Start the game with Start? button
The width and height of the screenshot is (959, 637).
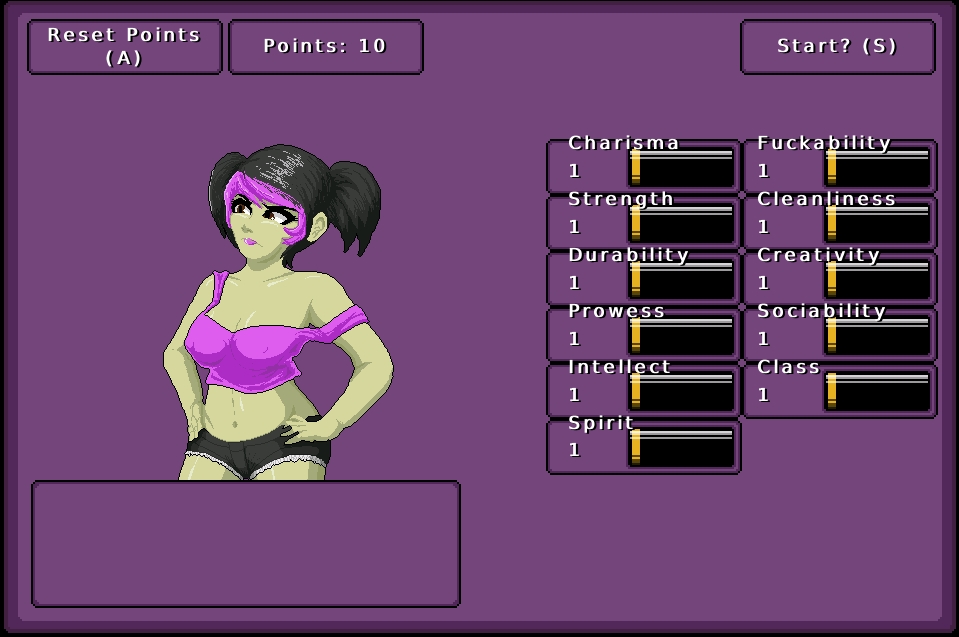pyautogui.click(x=837, y=47)
